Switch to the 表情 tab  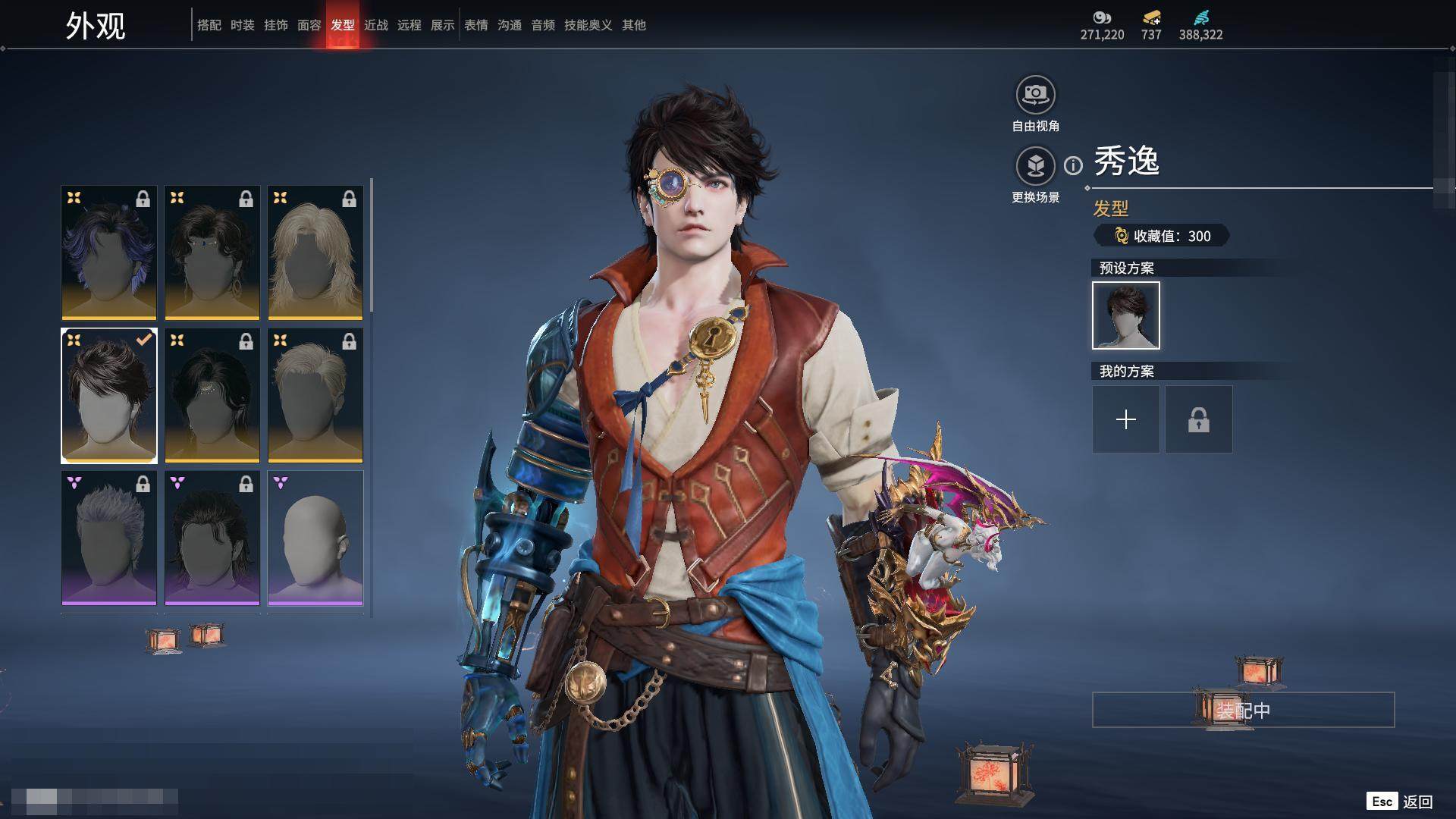click(476, 25)
